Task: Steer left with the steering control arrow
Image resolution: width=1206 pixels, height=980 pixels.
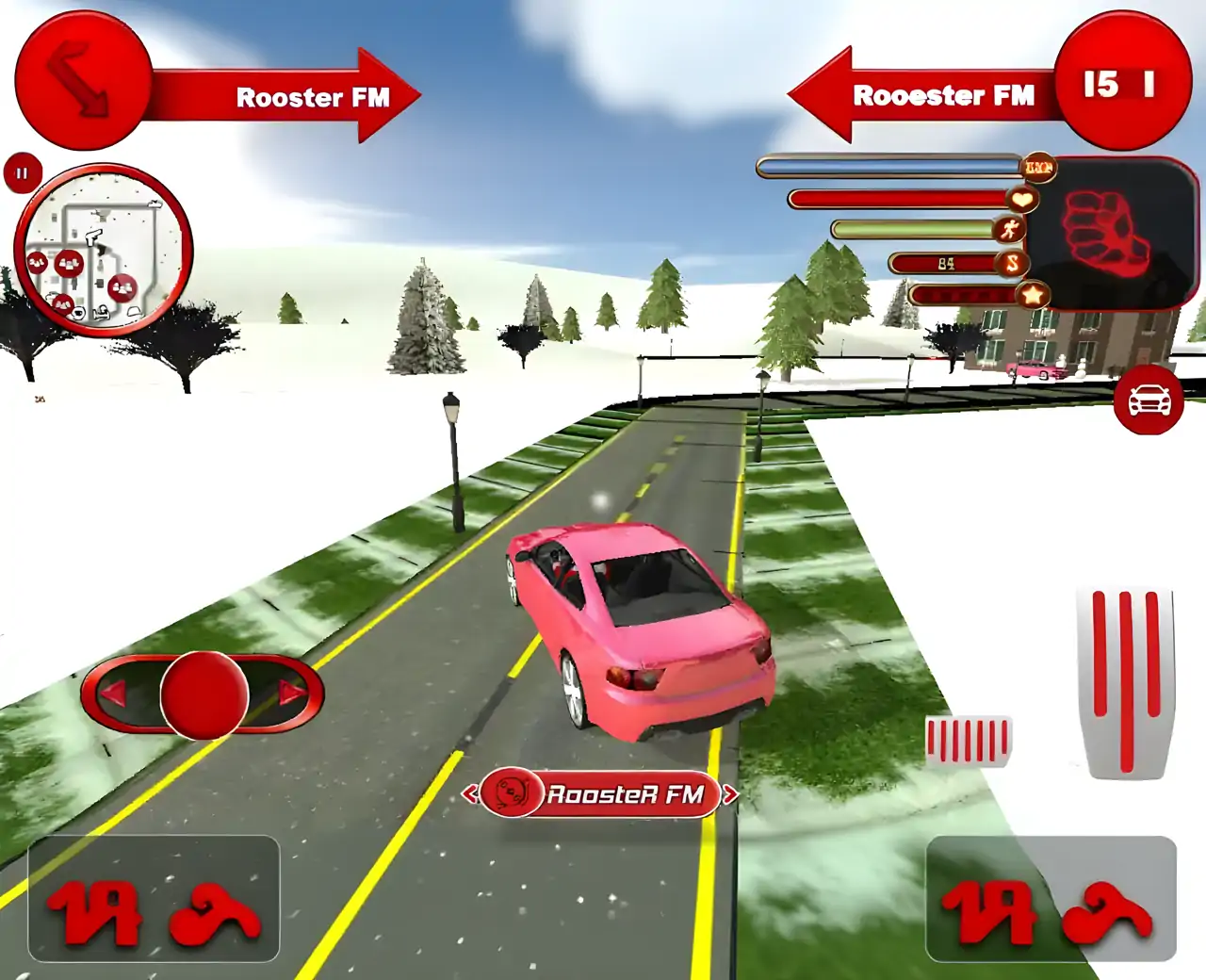Action: pos(115,695)
